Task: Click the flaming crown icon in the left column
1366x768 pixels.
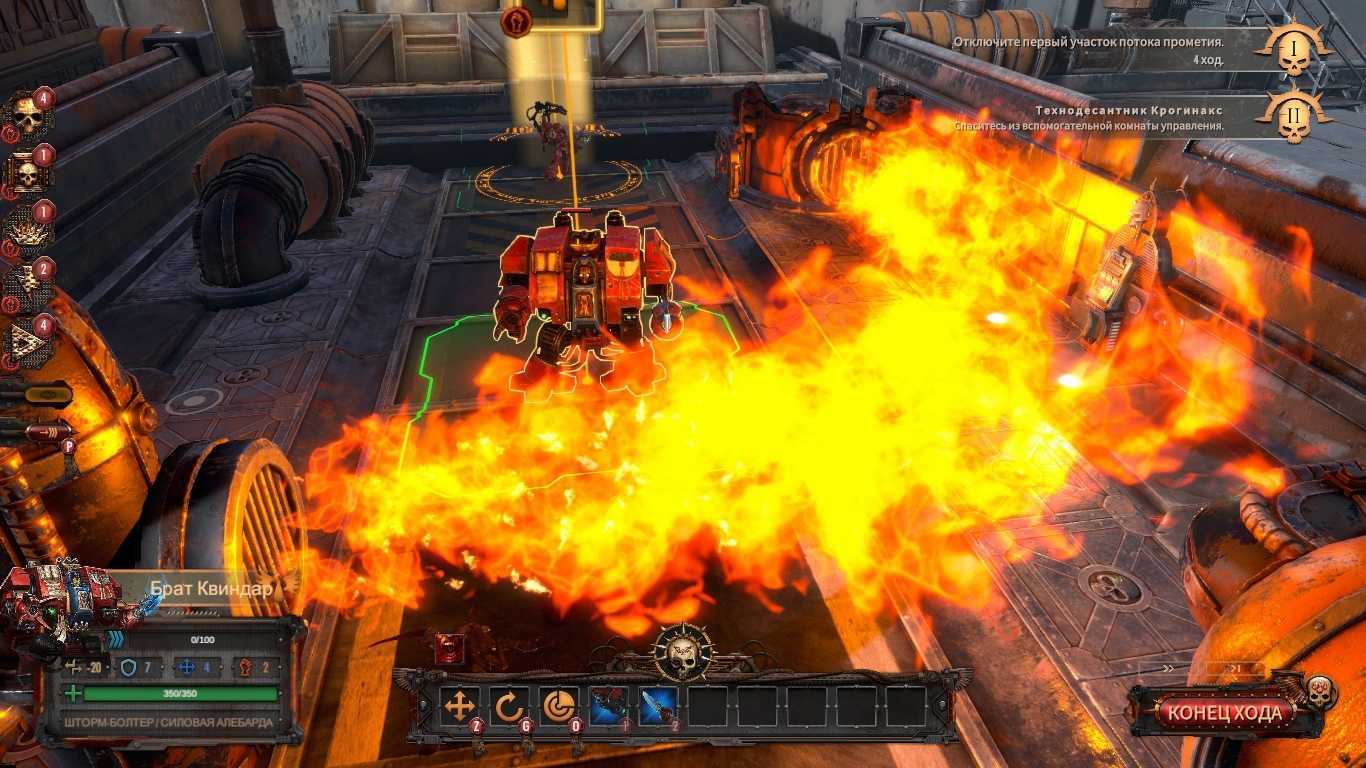Action: click(x=27, y=230)
